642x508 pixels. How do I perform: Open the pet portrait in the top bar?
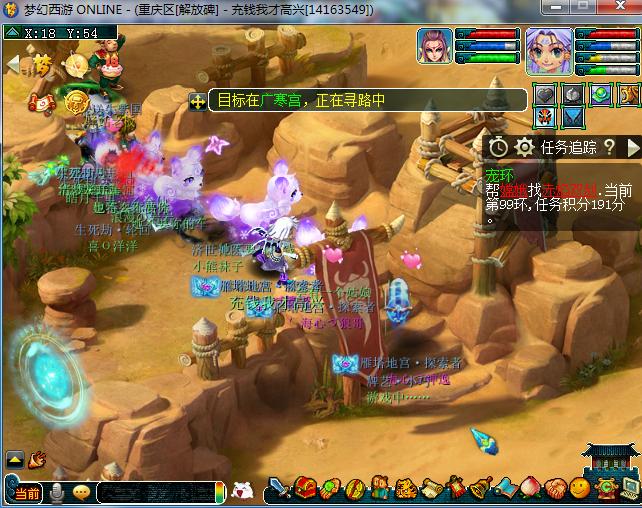(435, 47)
